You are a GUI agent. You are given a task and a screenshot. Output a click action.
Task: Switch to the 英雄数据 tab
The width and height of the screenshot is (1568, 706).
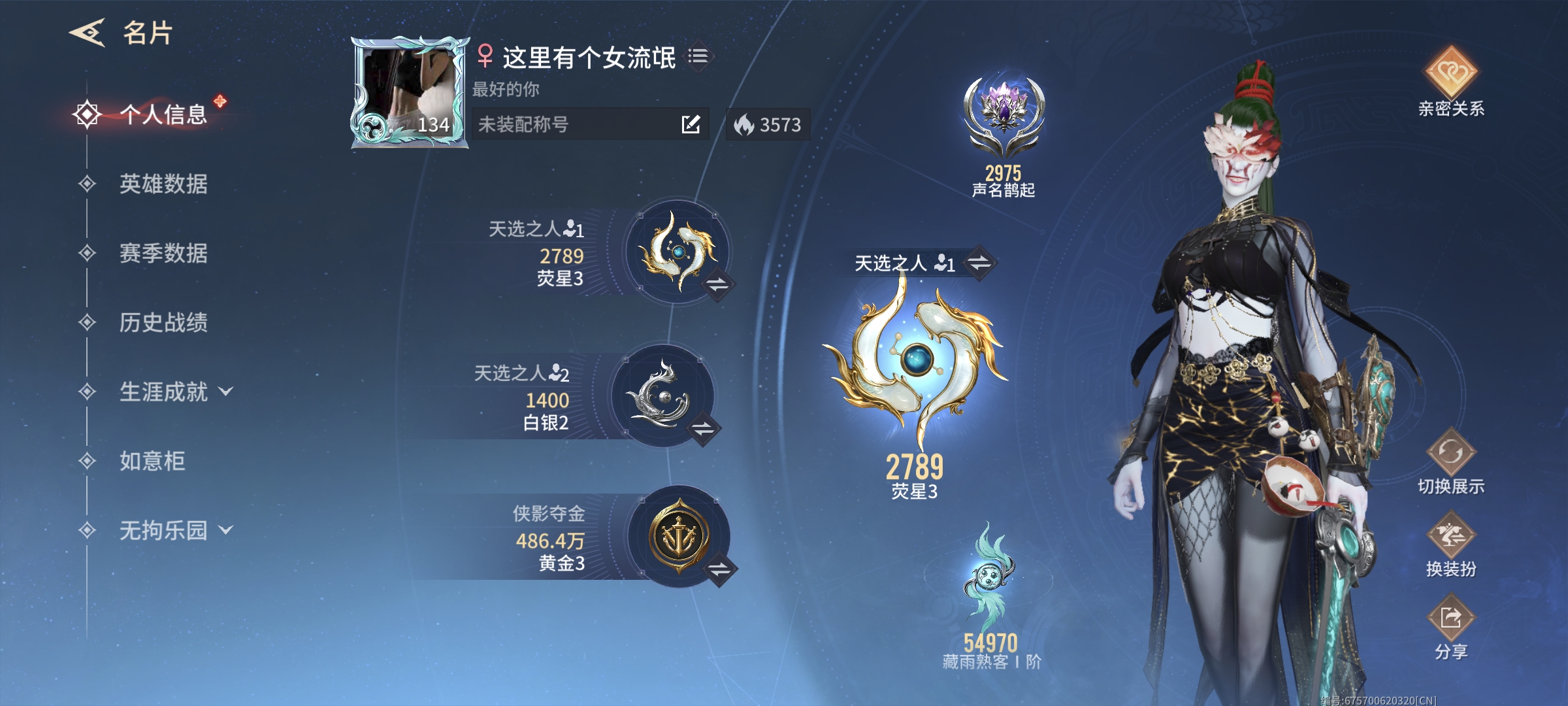162,185
